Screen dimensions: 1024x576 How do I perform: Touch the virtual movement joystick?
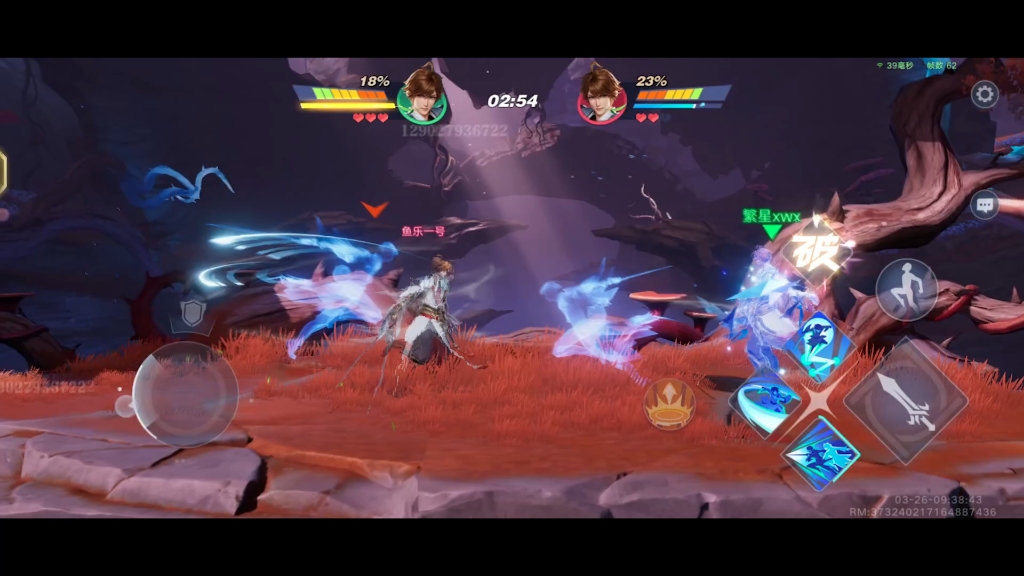click(x=185, y=394)
